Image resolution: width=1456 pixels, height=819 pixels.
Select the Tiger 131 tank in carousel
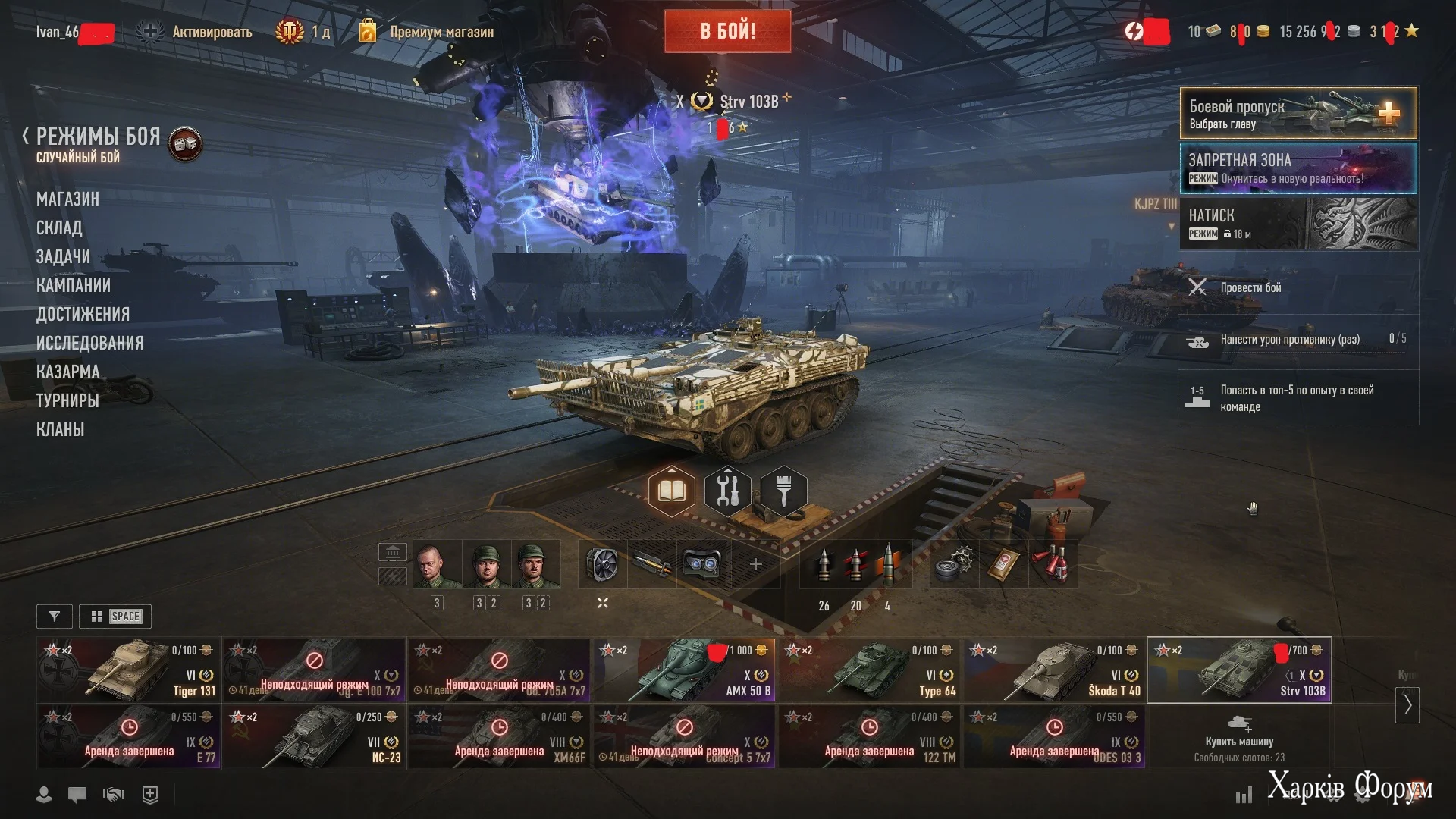128,670
